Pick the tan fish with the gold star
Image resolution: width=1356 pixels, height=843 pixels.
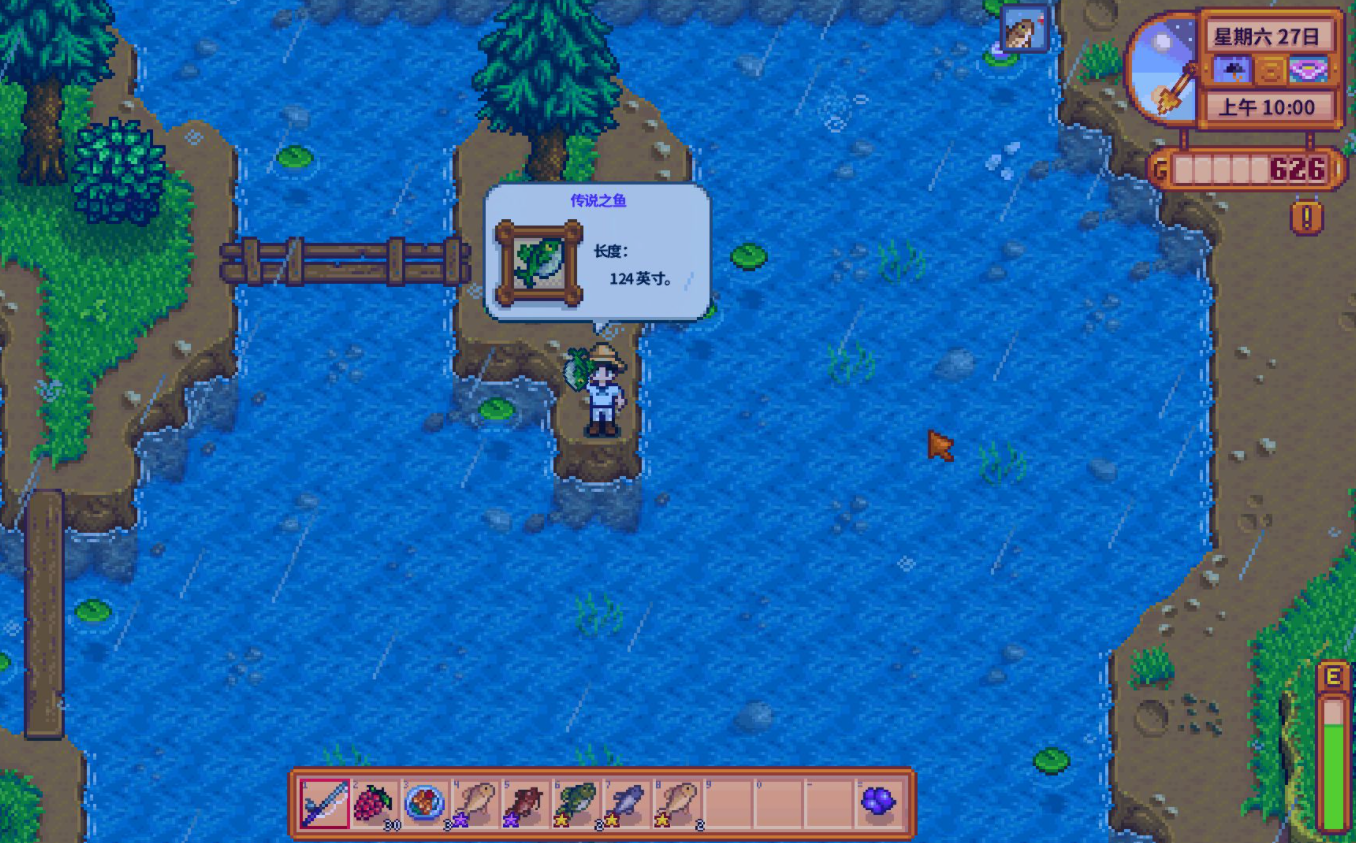coord(678,803)
